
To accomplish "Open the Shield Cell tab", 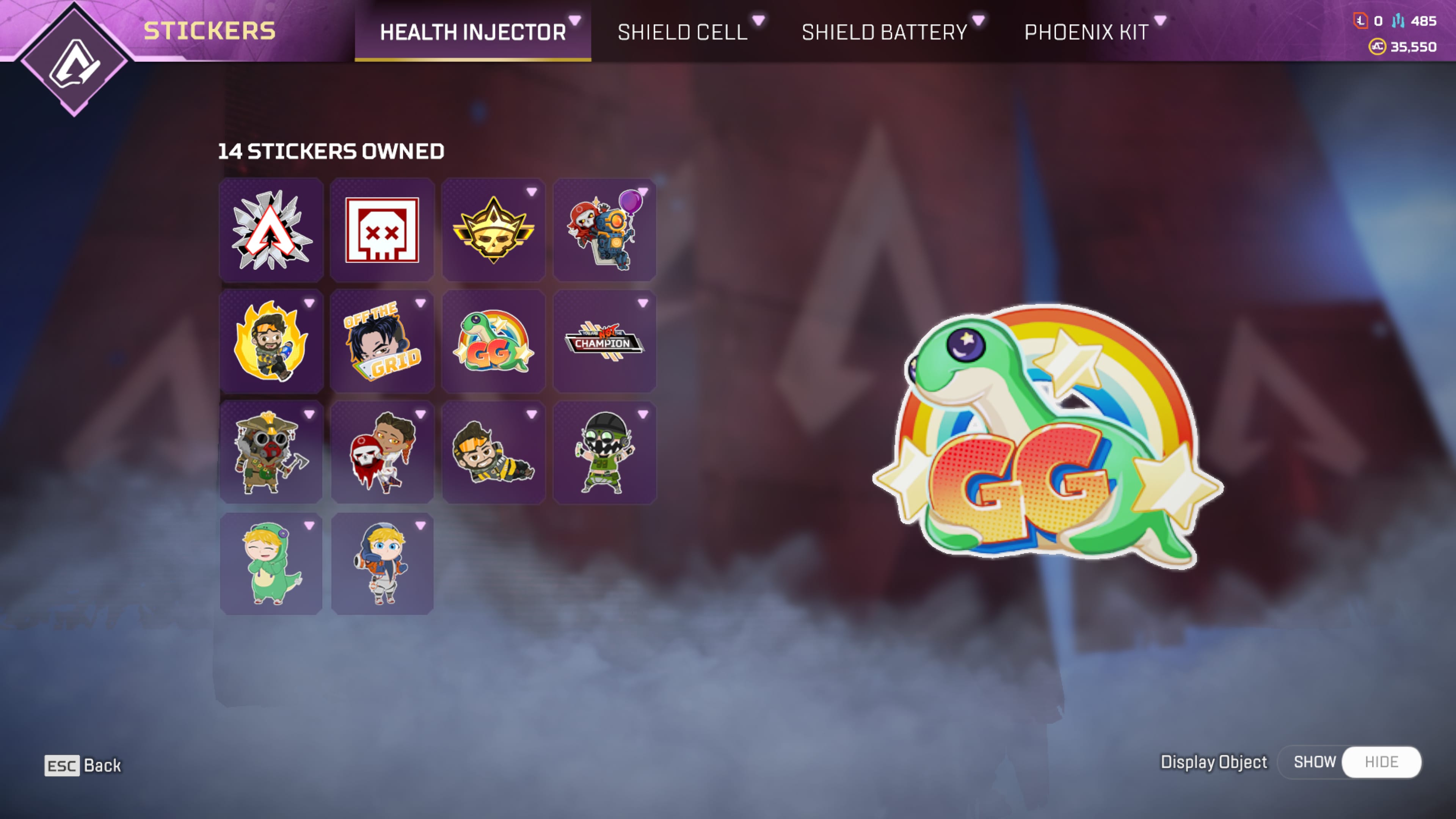I will coord(682,31).
